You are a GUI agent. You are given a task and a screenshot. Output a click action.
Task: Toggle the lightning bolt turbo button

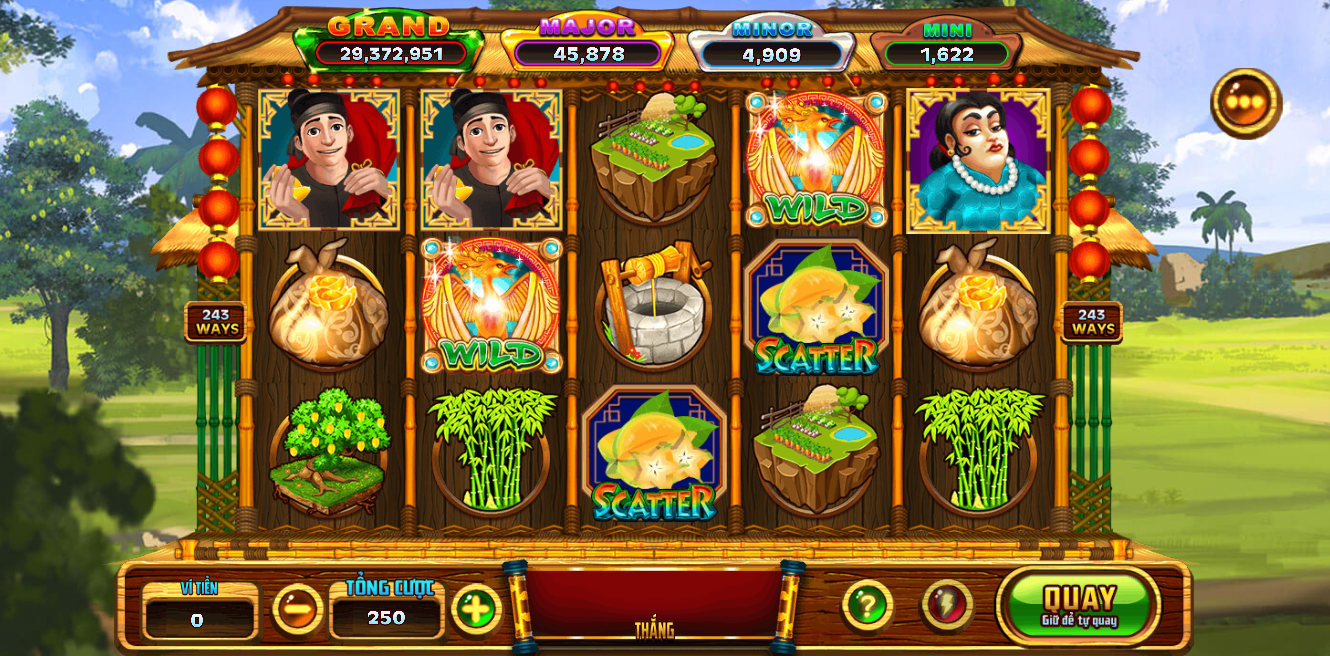[946, 605]
